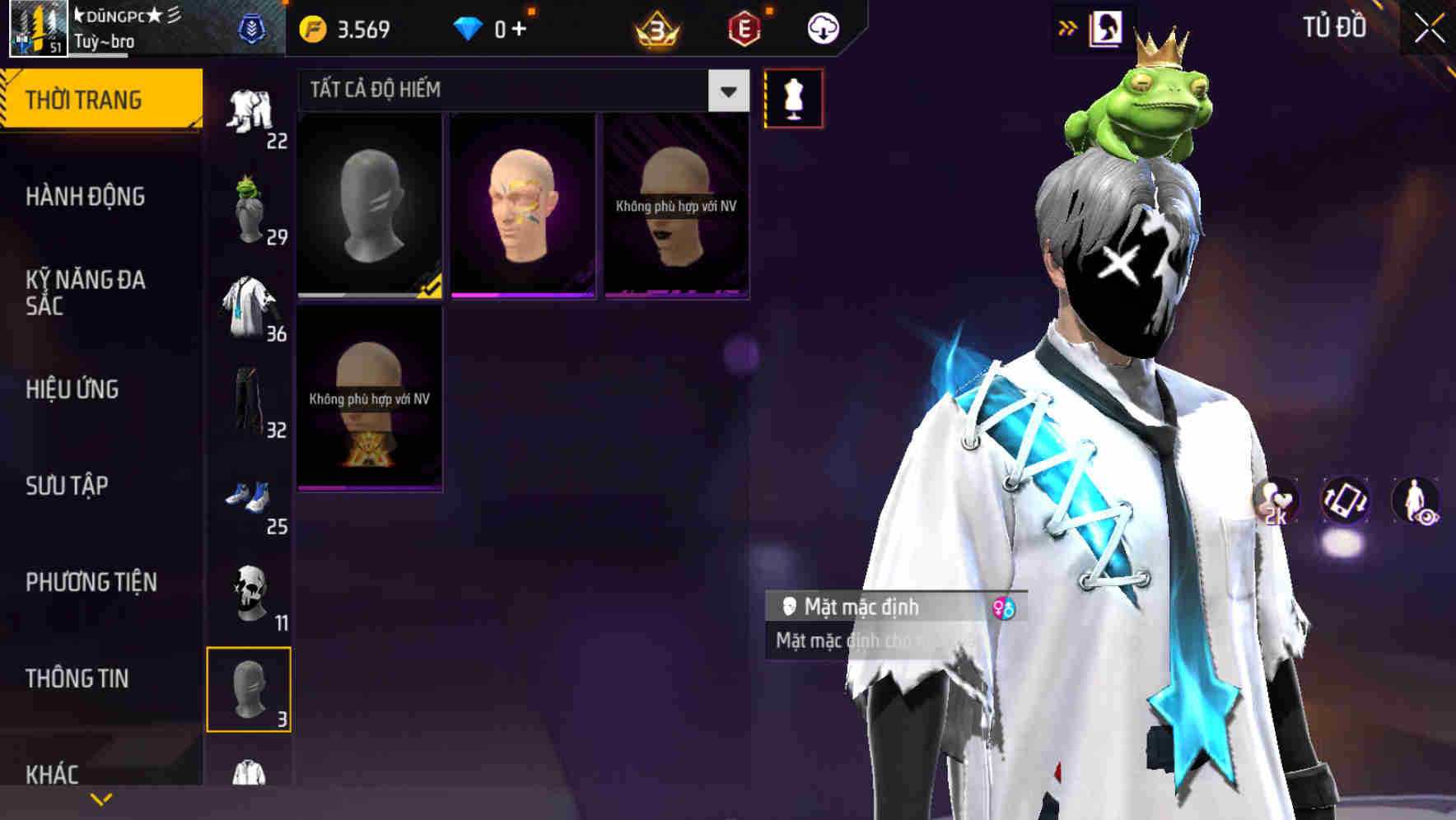Open the portrait frame icon near TỦ ĐỒ
The height and width of the screenshot is (820, 1456).
(x=1106, y=27)
